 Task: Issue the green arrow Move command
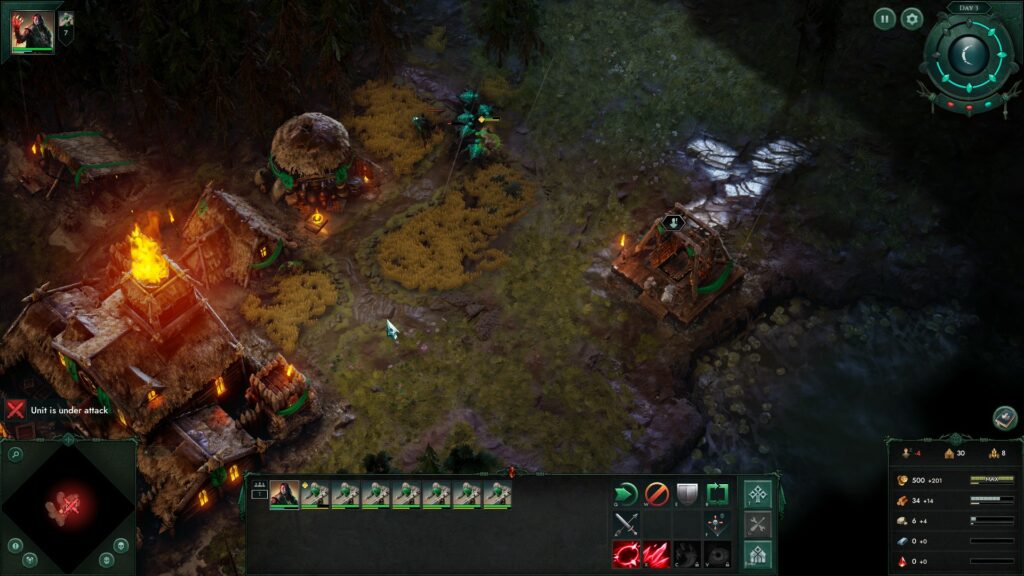click(x=626, y=494)
